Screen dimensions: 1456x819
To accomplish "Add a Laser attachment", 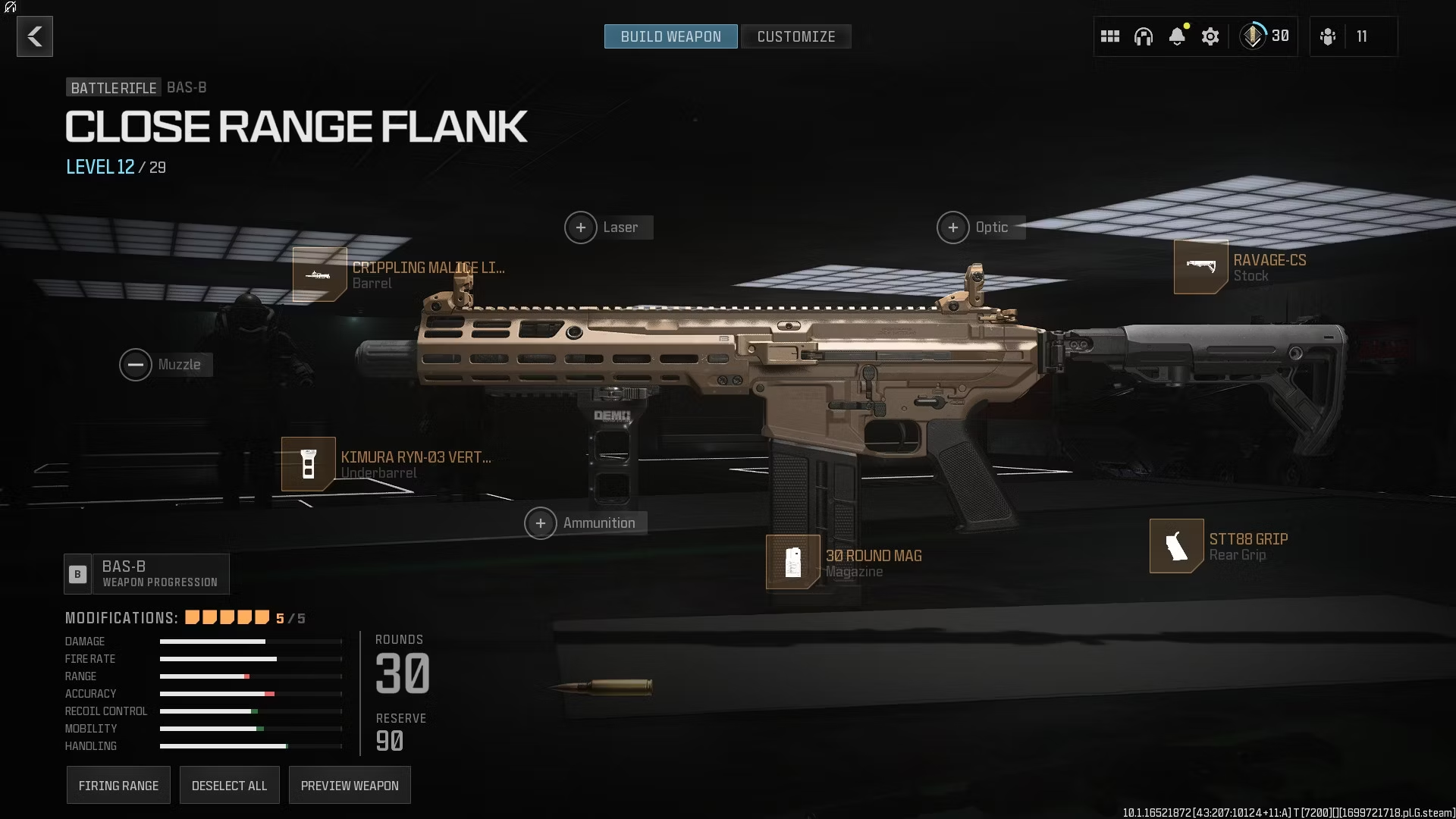I will (581, 227).
